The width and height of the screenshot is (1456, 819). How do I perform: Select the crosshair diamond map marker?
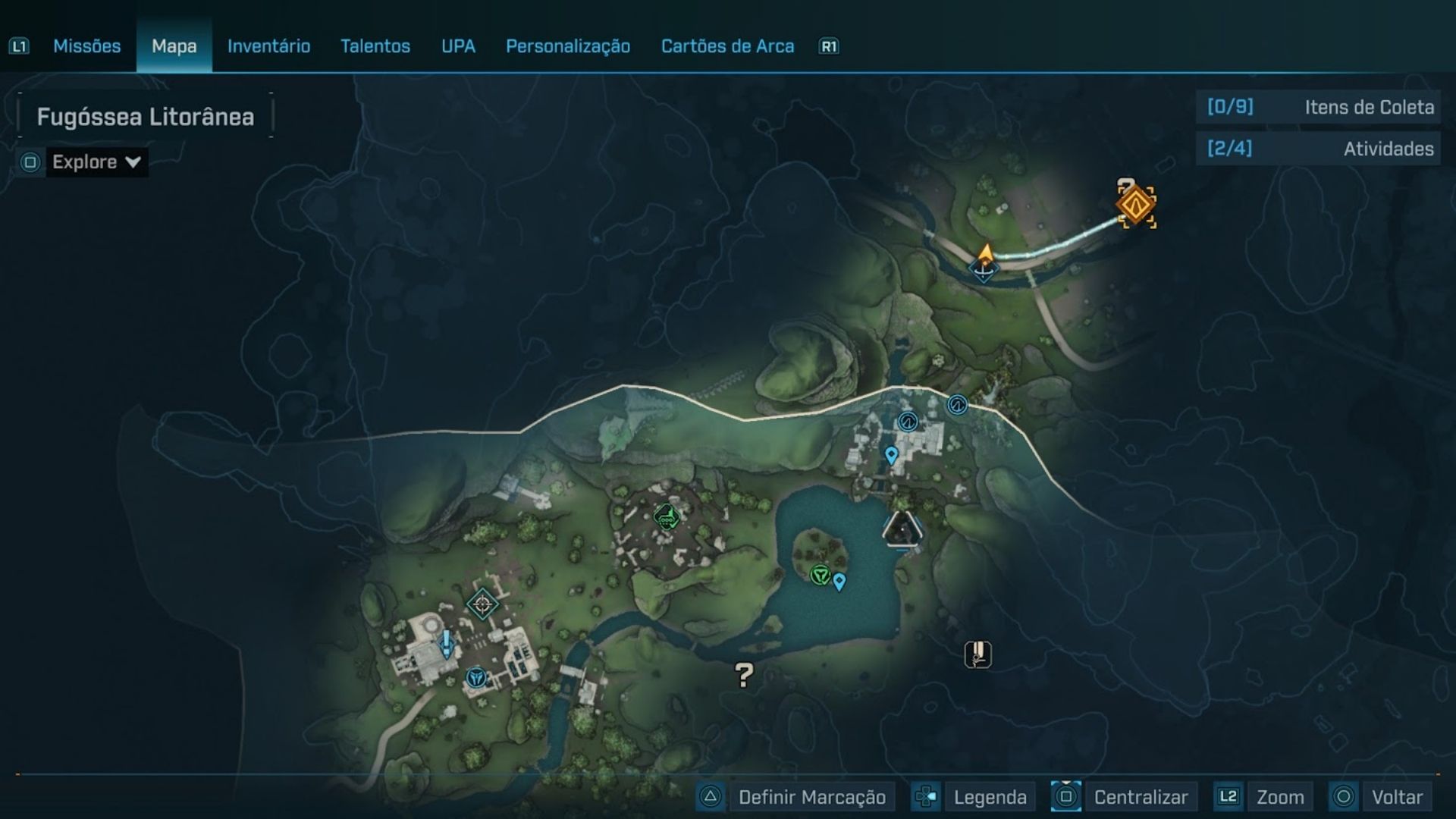click(482, 604)
